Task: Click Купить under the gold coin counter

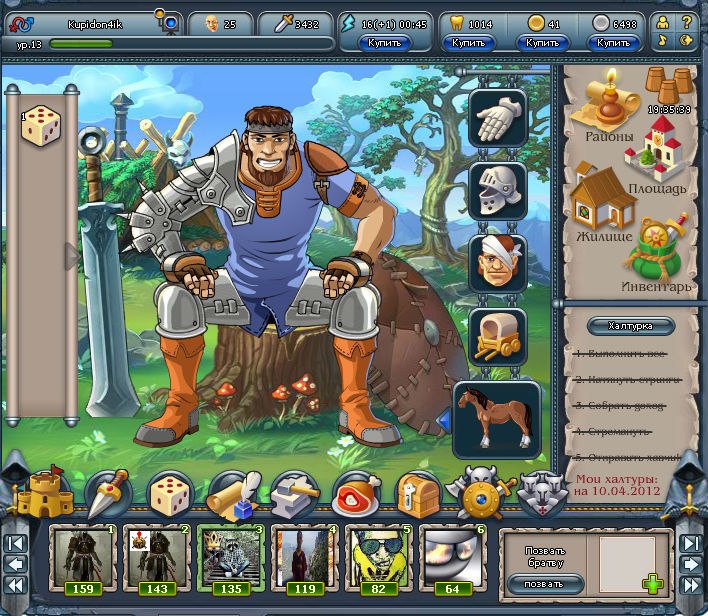Action: (x=542, y=43)
